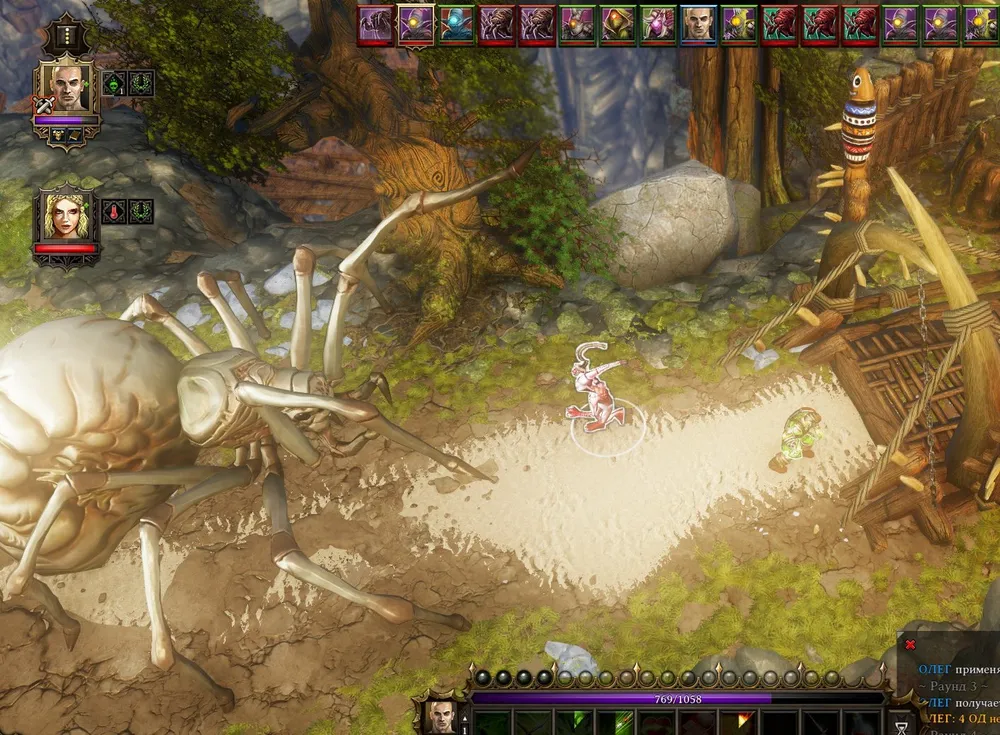Image resolution: width=1000 pixels, height=735 pixels.
Task: Click the hotbar character portrait
Action: coord(441,715)
